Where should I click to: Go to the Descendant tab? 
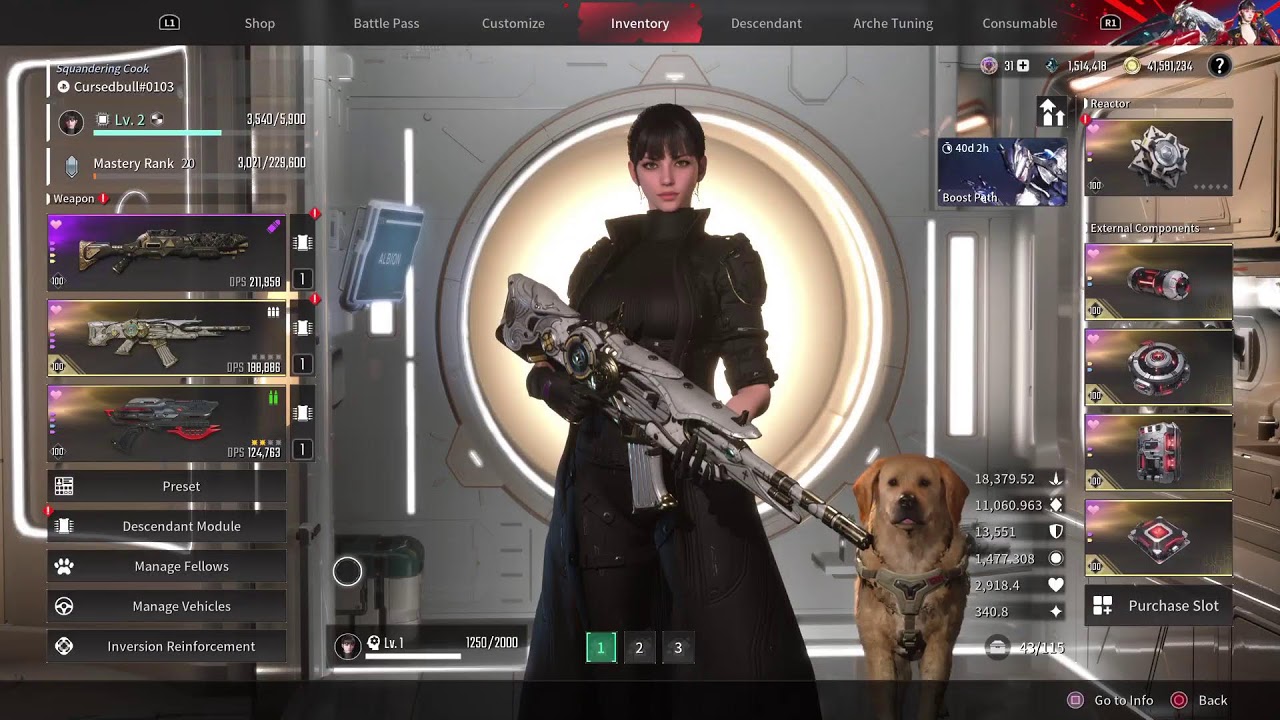pyautogui.click(x=766, y=23)
